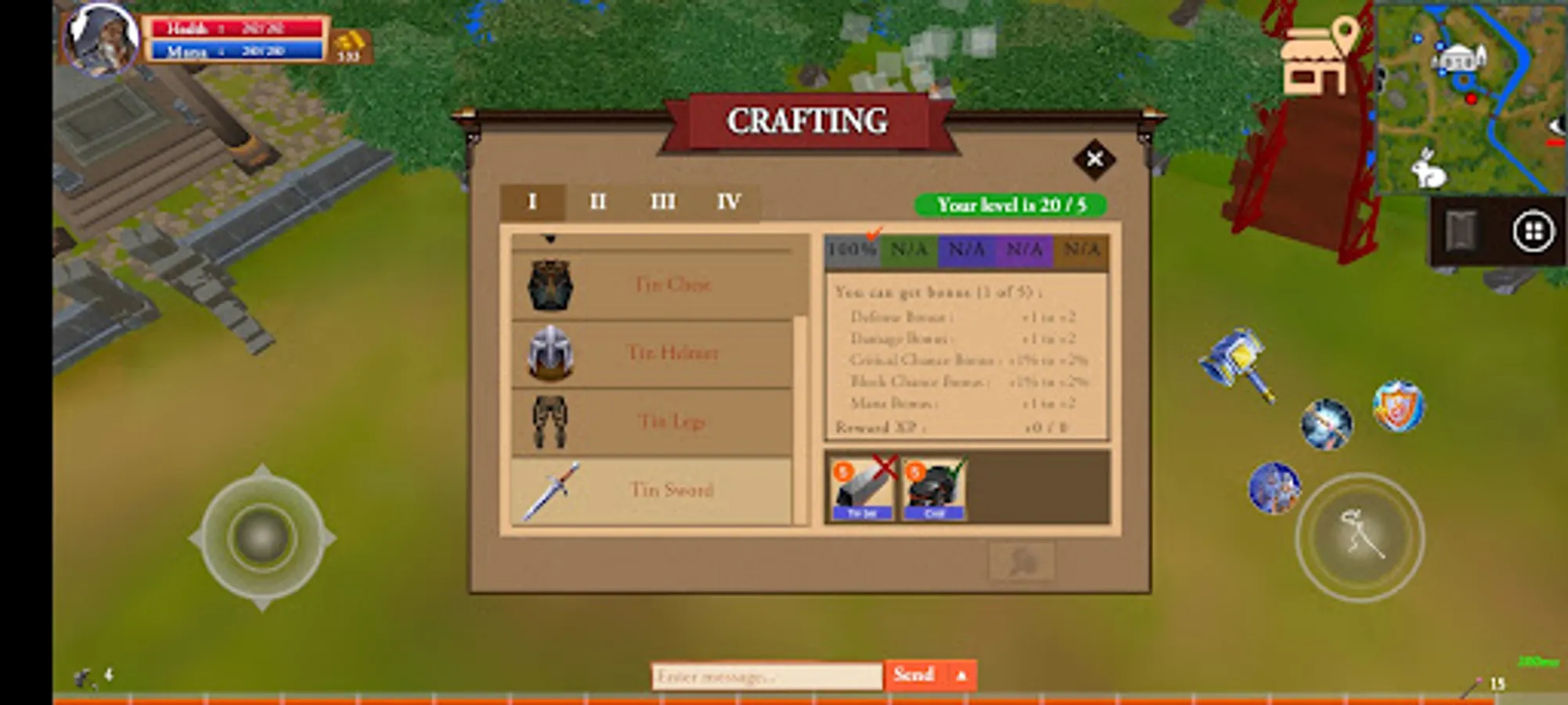
Task: Switch to crafting tab II
Action: 598,202
